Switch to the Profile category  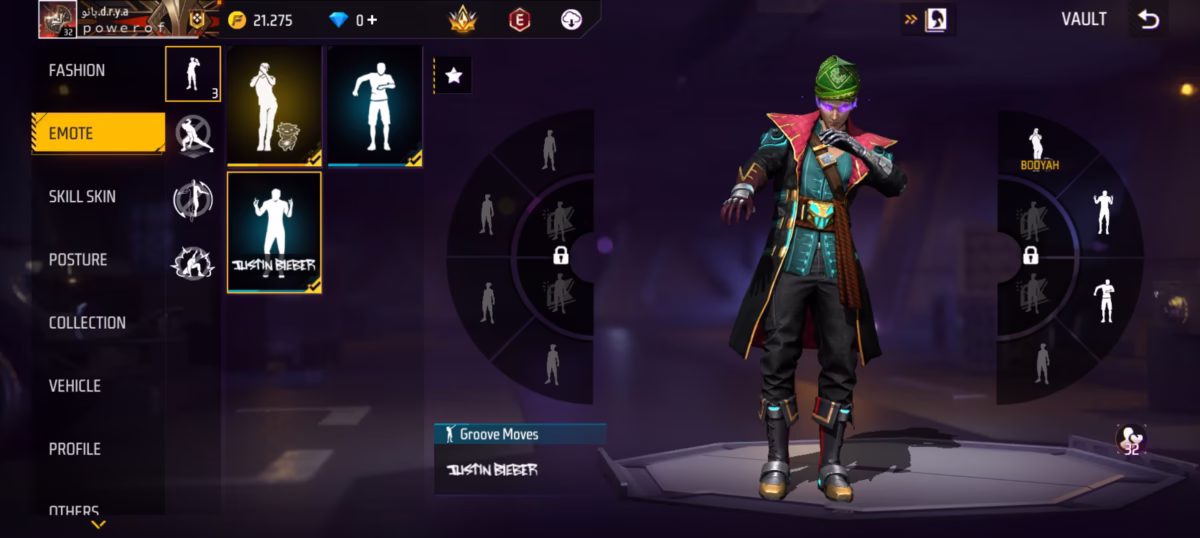coord(75,449)
